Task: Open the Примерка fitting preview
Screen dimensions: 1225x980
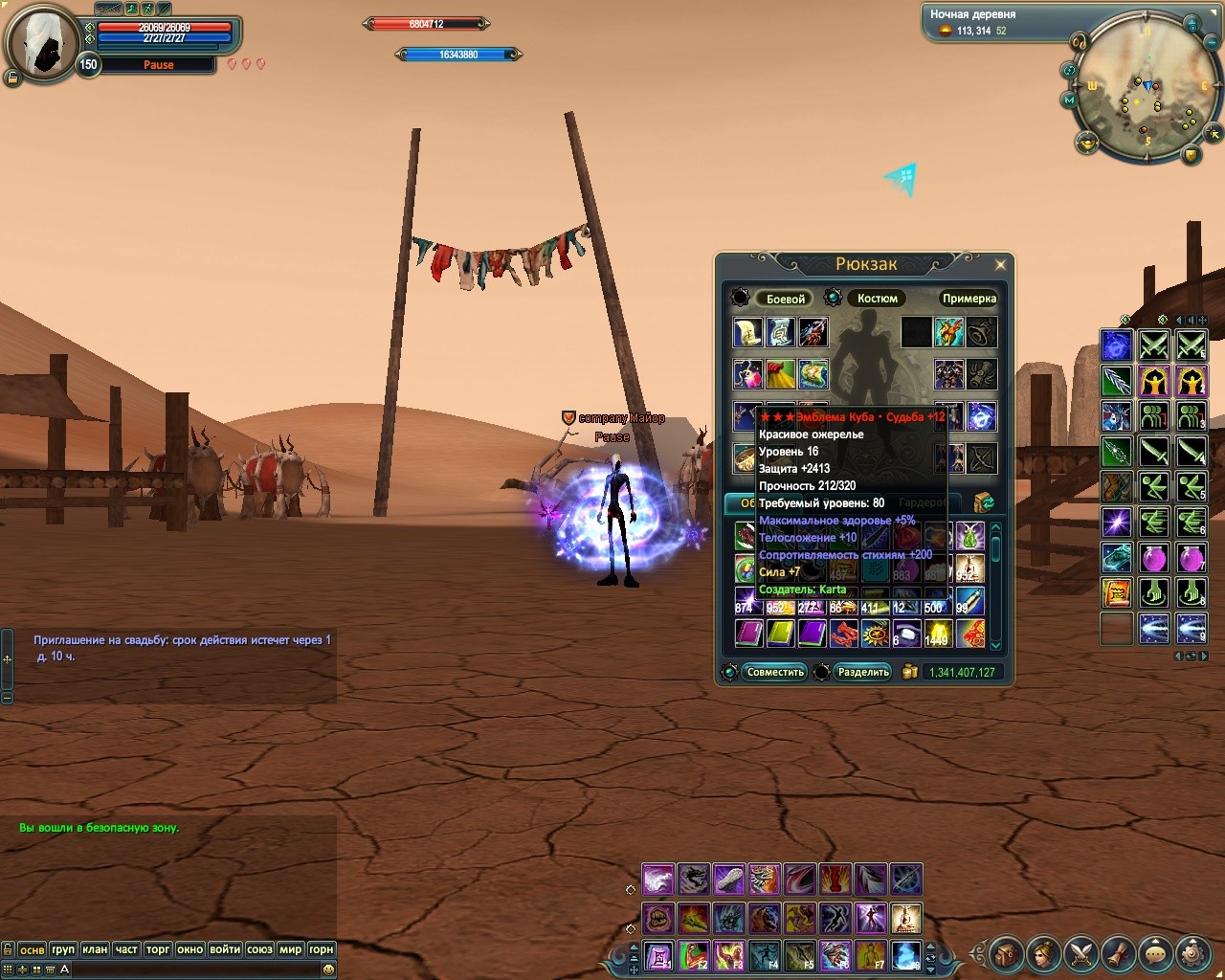Action: coord(969,299)
